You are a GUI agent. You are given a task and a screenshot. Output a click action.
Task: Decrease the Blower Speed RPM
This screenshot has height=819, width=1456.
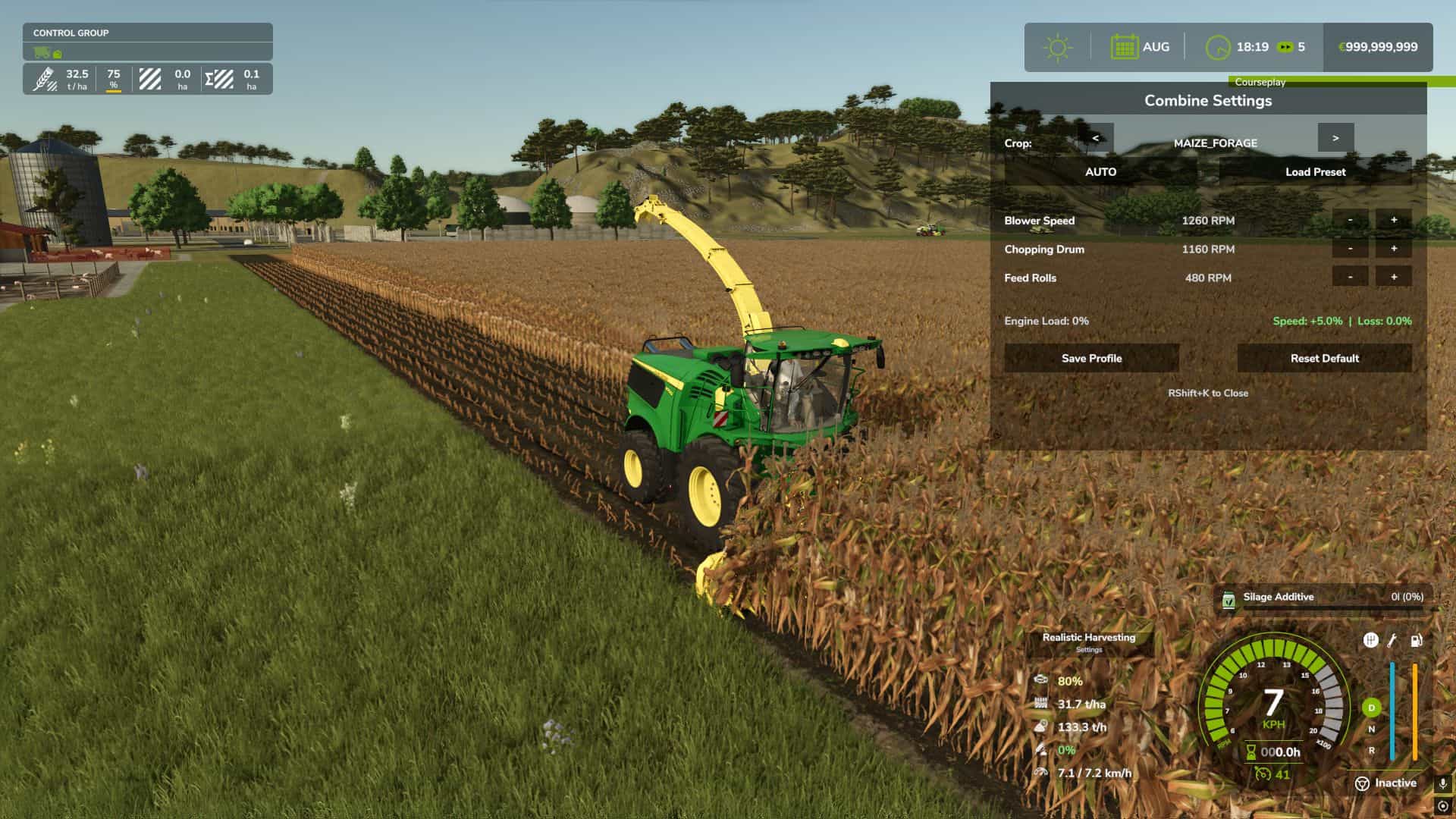pyautogui.click(x=1350, y=221)
